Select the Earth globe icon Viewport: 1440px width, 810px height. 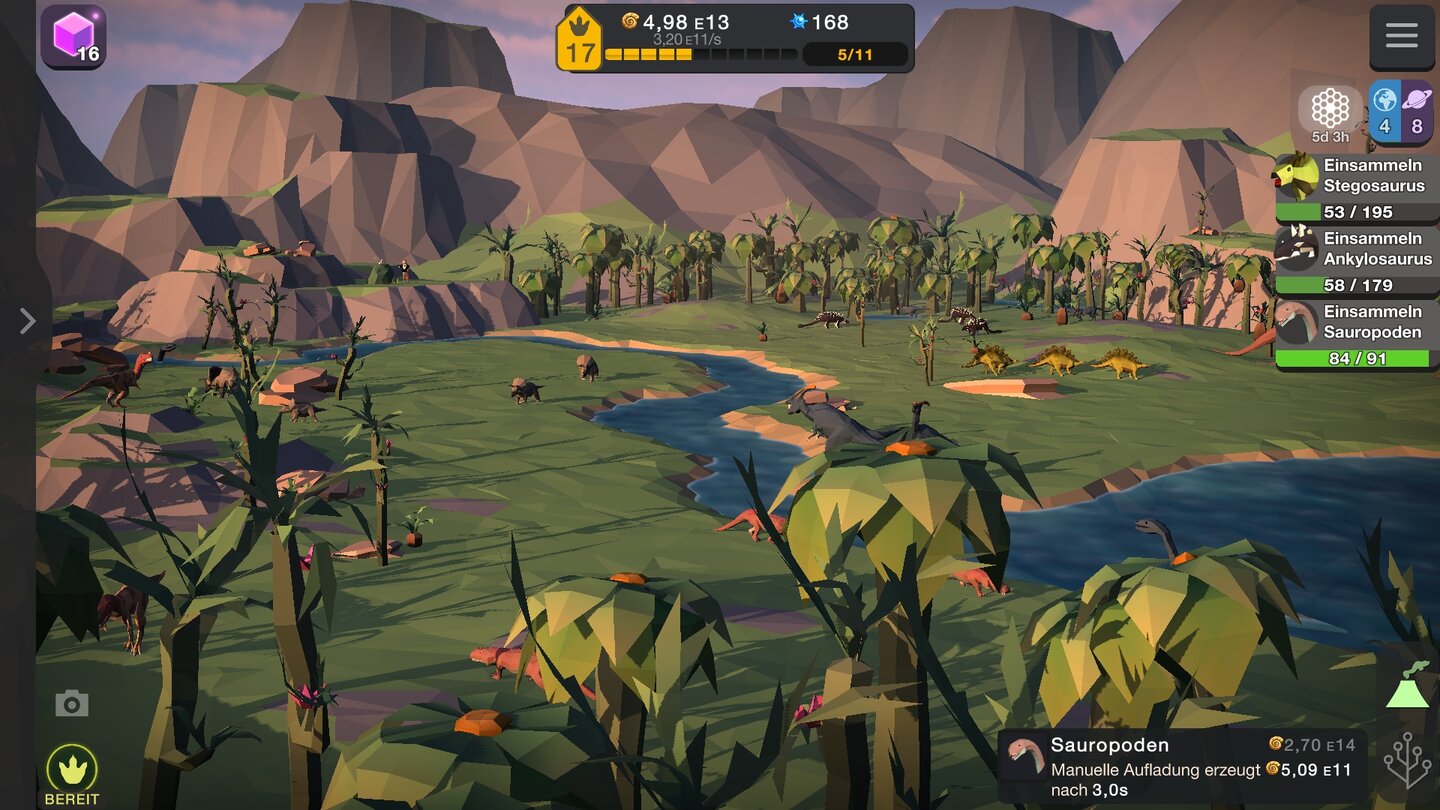1384,110
